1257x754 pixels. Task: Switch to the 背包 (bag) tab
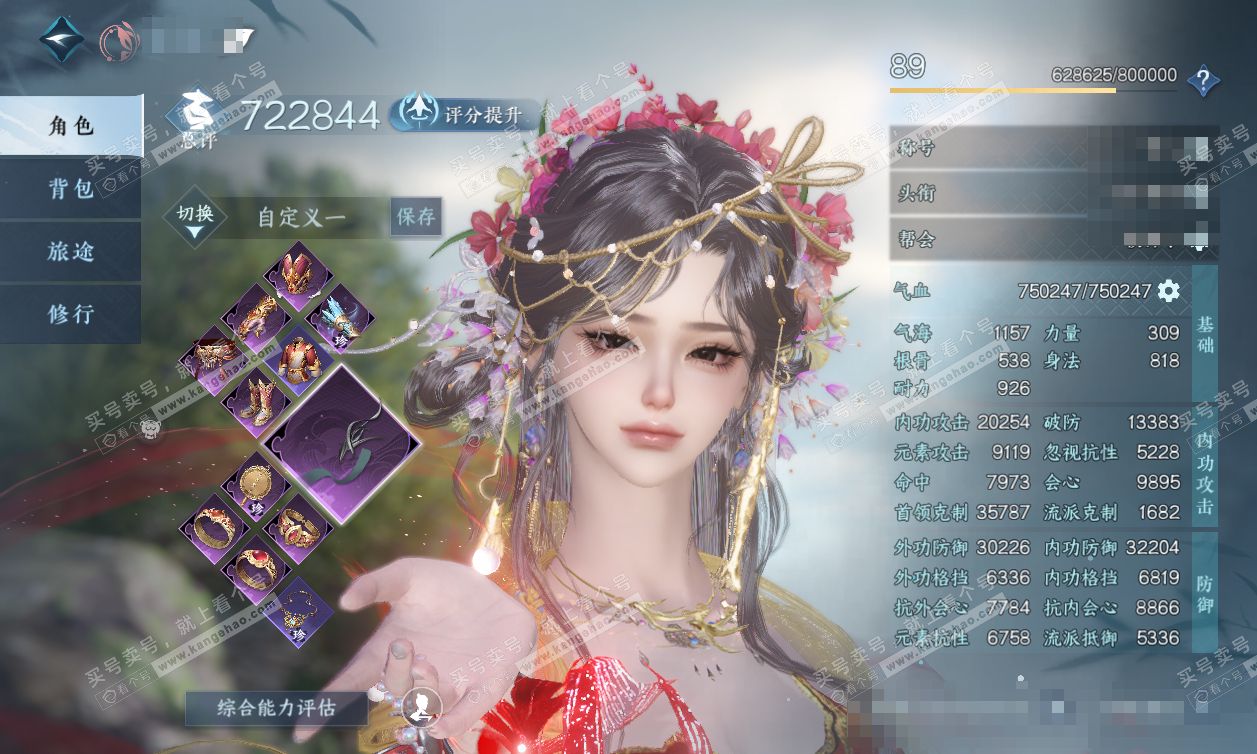[70, 189]
